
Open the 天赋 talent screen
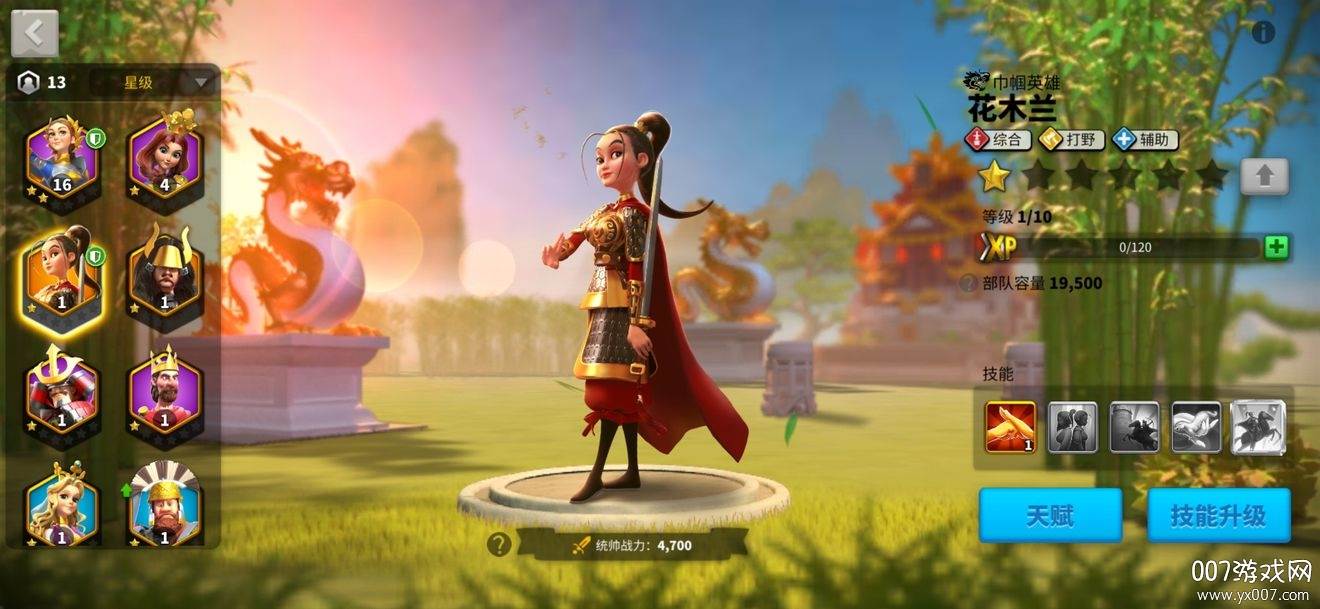point(1049,515)
